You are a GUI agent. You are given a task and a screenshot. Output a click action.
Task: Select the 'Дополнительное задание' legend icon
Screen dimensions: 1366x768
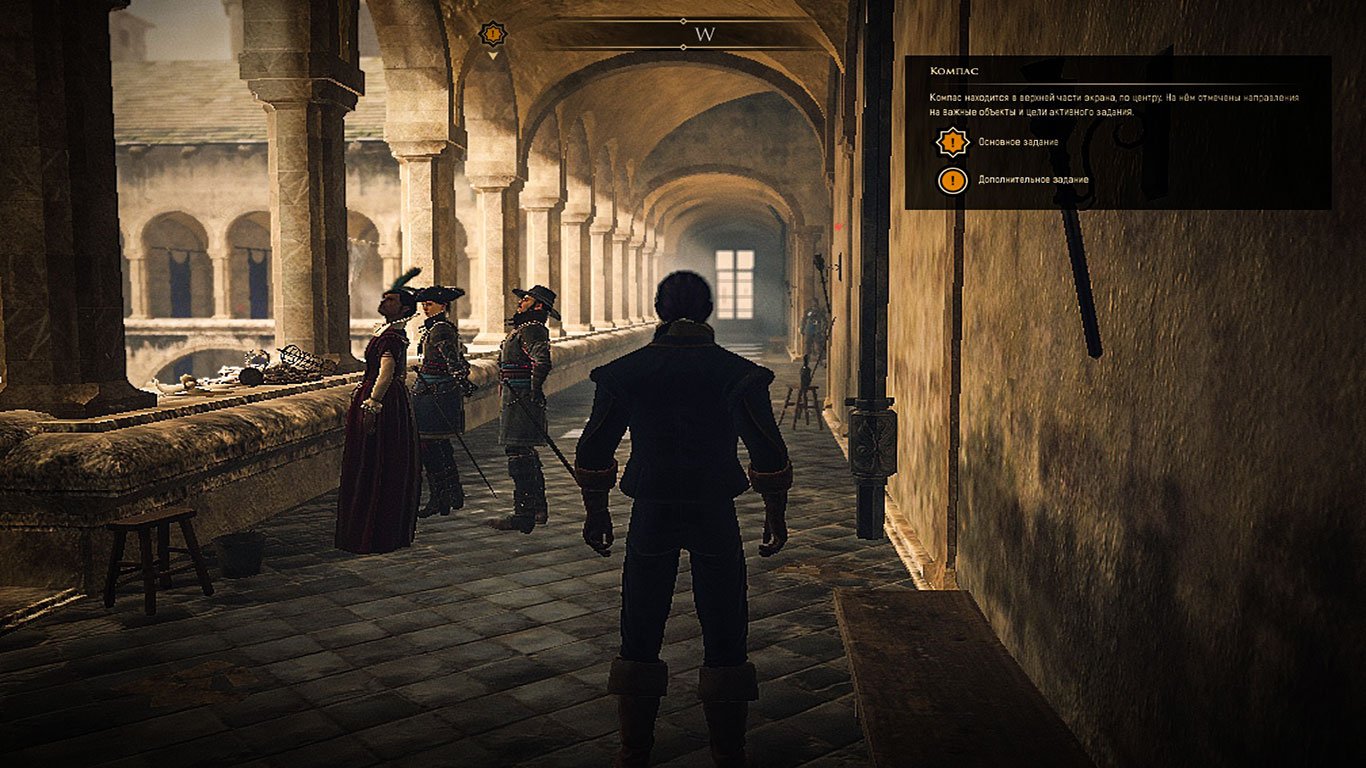point(952,180)
